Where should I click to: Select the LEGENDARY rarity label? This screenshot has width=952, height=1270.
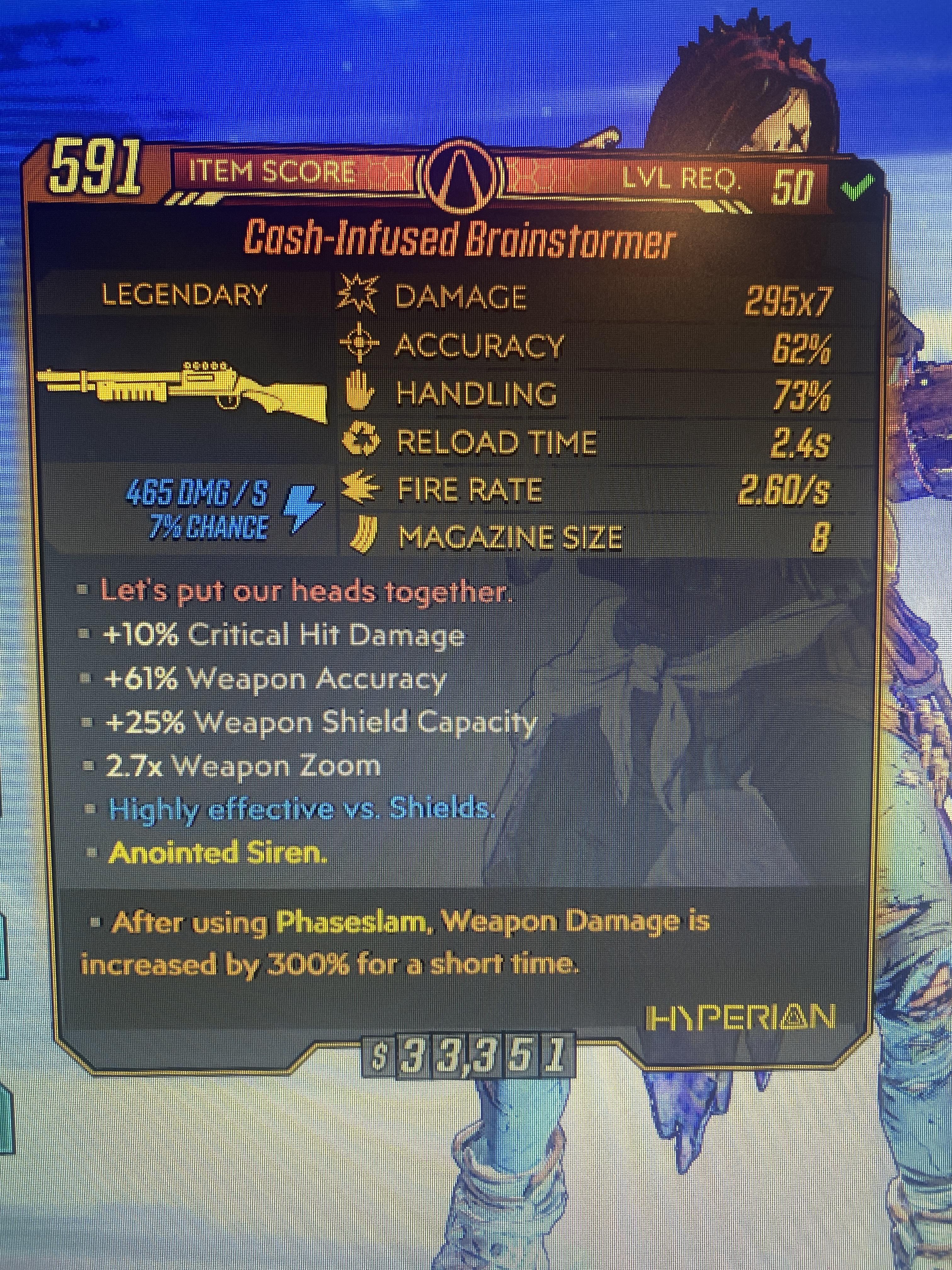(x=185, y=292)
